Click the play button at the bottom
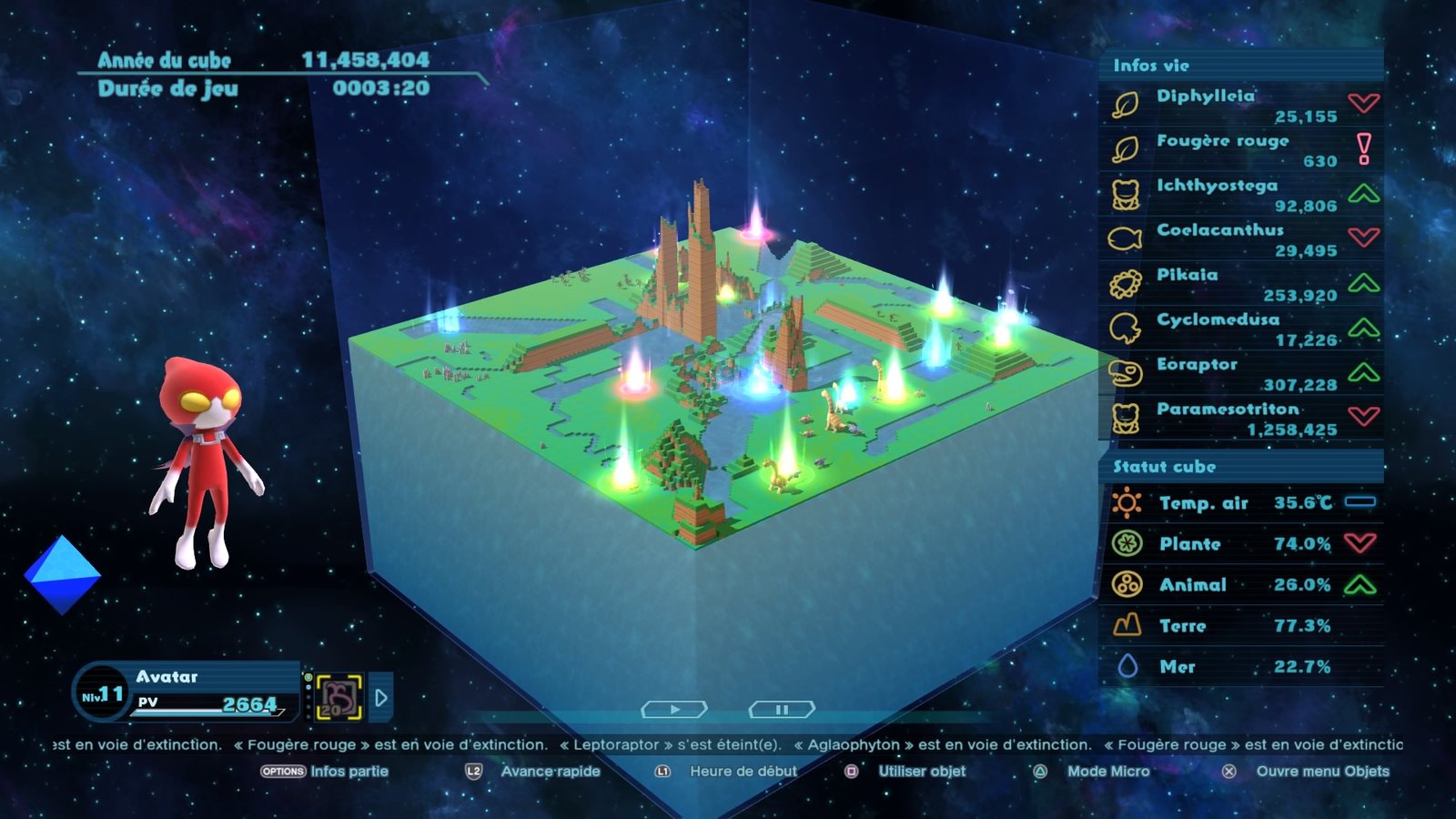Image resolution: width=1456 pixels, height=819 pixels. 674,709
